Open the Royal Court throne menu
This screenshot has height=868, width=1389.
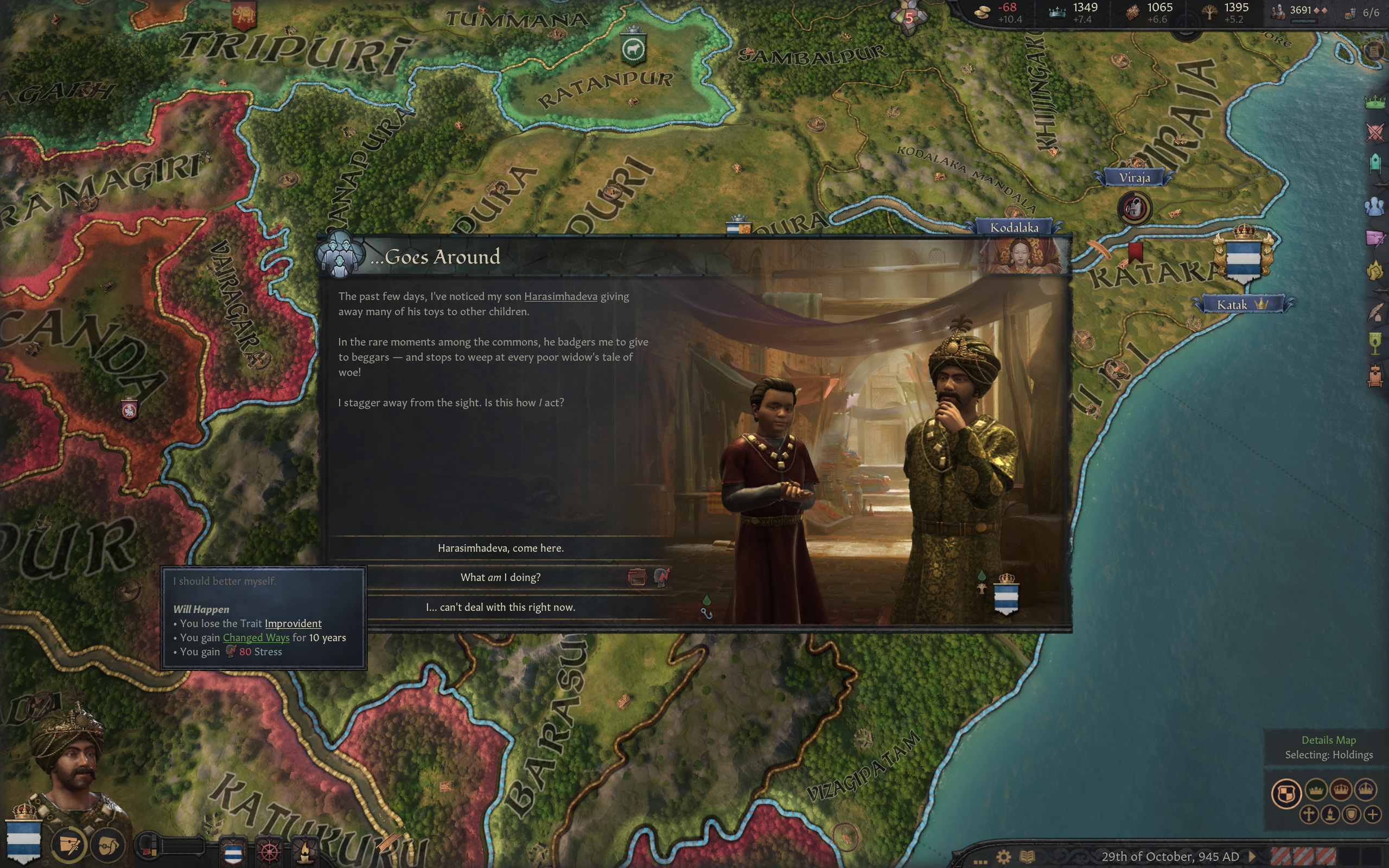point(1375,375)
